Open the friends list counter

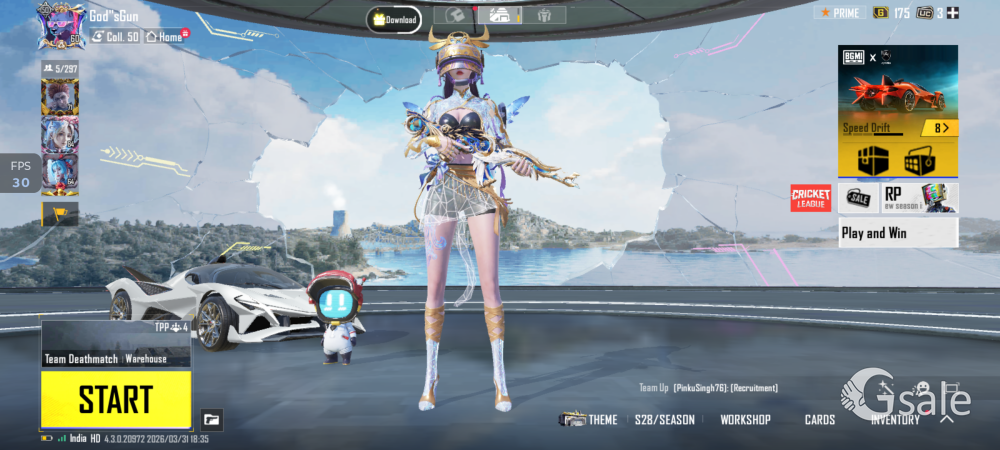(60, 68)
